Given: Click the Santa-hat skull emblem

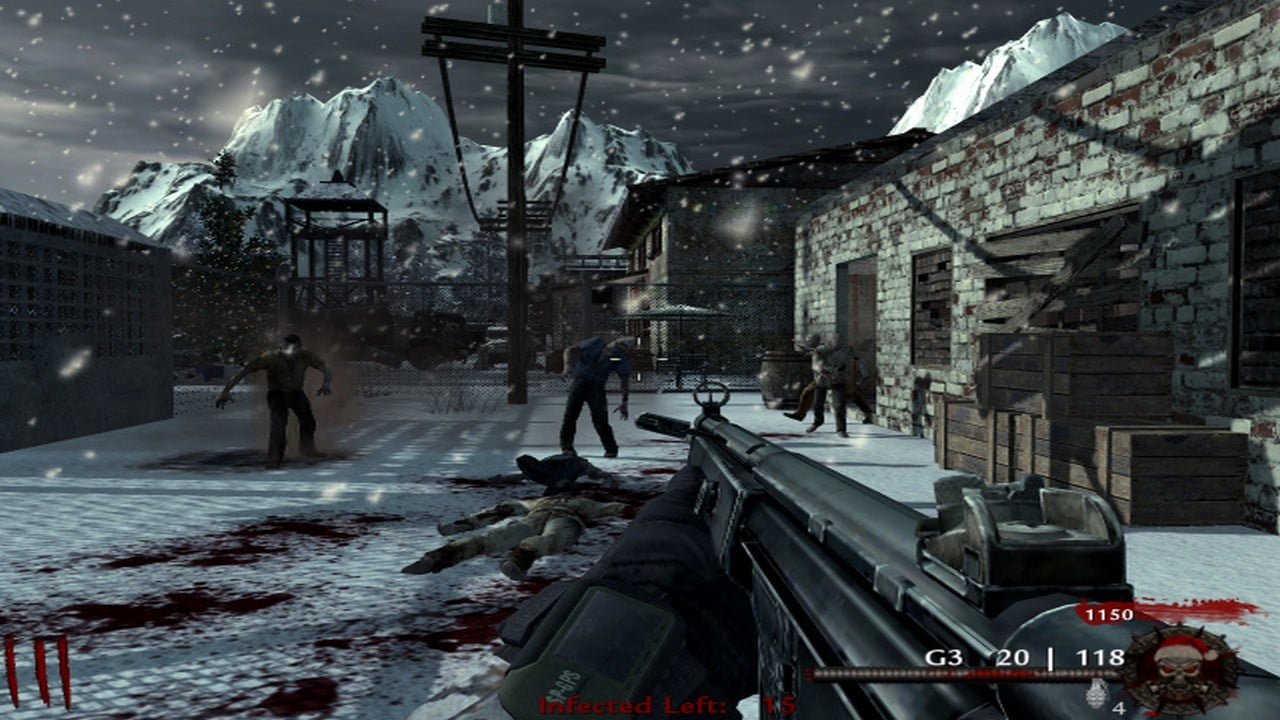Looking at the screenshot, I should (x=1180, y=669).
